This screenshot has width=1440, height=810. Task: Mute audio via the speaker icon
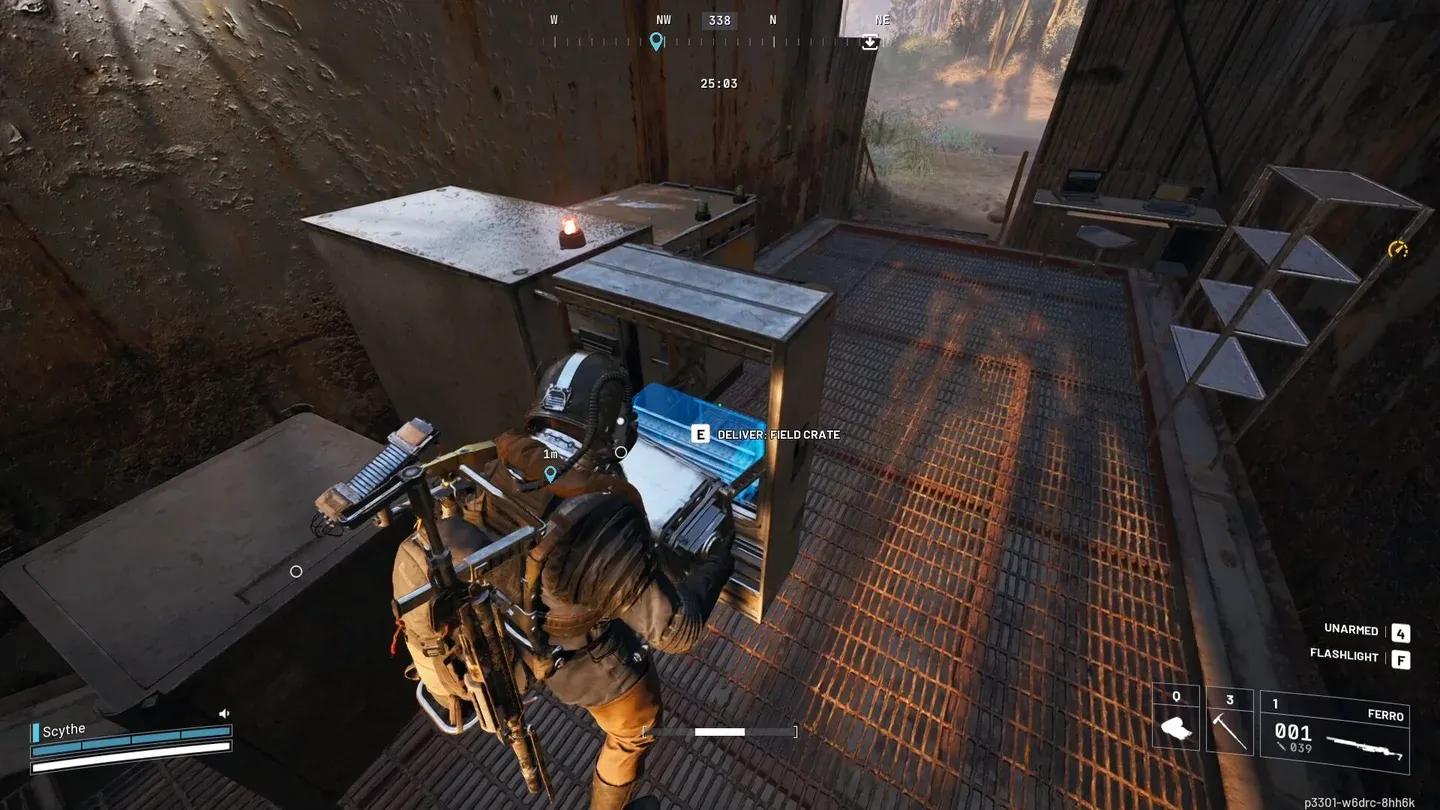pos(222,713)
